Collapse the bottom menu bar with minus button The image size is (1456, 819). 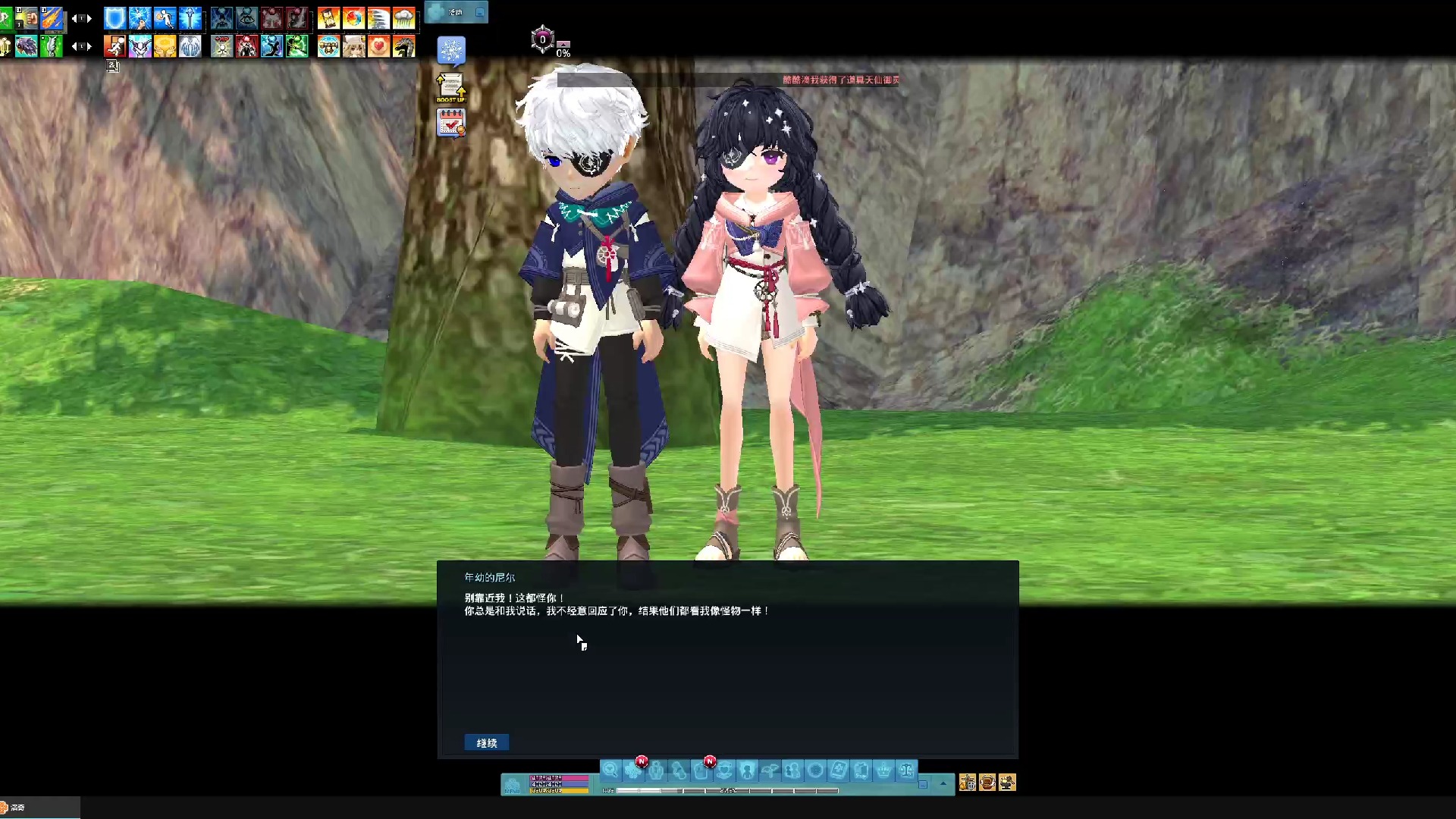pos(923,785)
